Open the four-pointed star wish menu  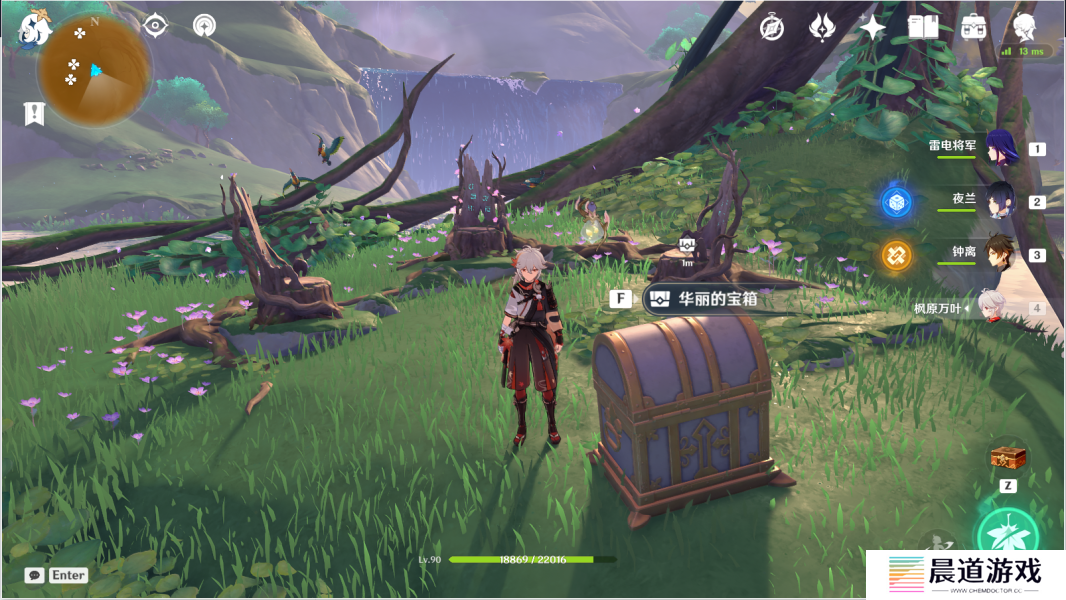[872, 28]
